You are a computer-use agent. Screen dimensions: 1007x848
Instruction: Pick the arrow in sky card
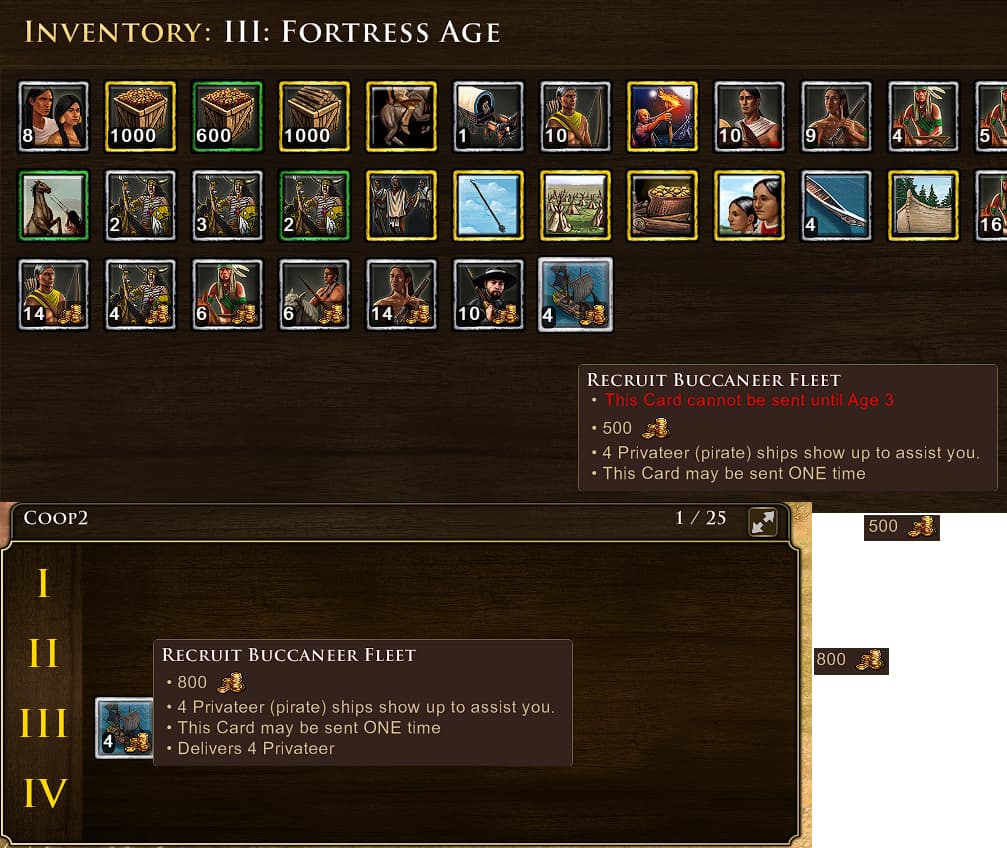pos(488,205)
